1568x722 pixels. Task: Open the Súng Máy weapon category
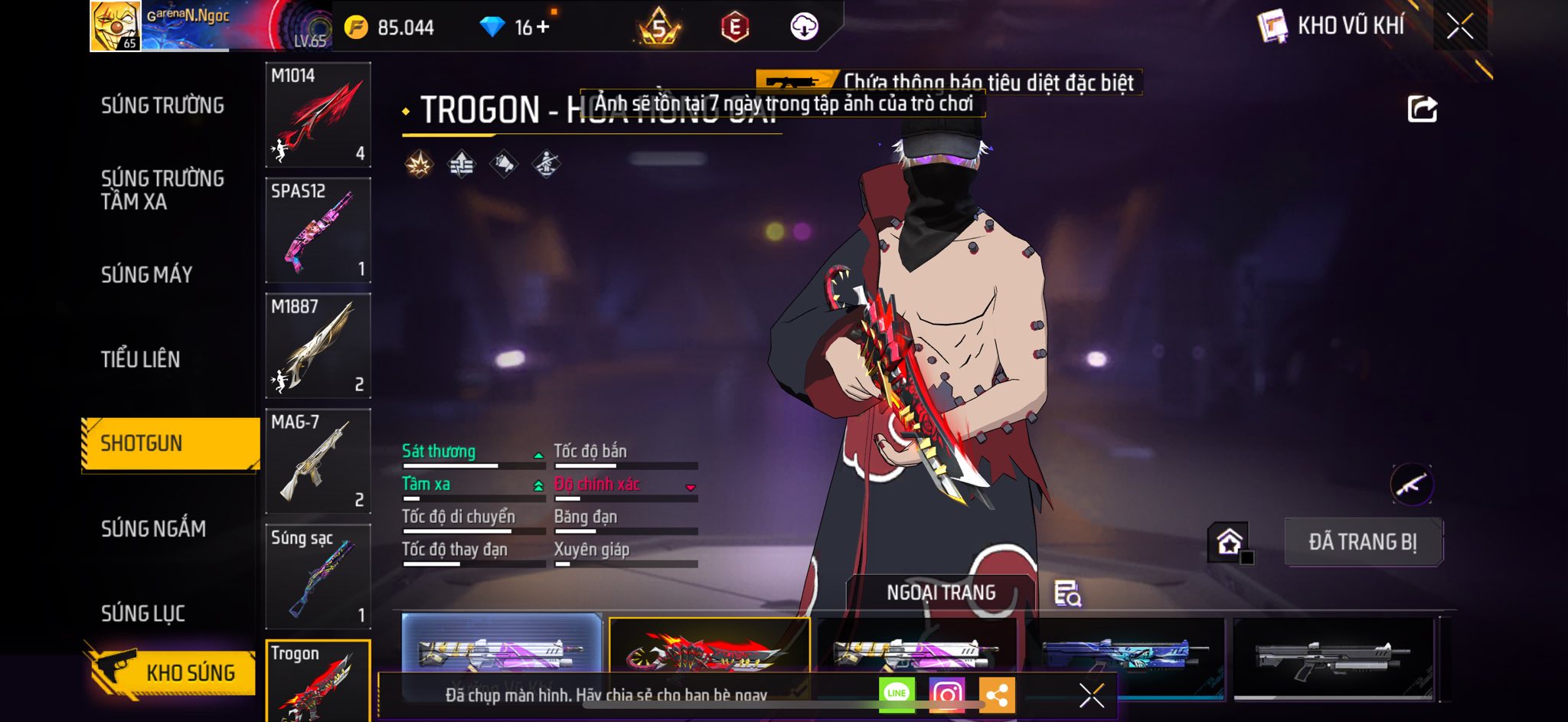pyautogui.click(x=146, y=274)
